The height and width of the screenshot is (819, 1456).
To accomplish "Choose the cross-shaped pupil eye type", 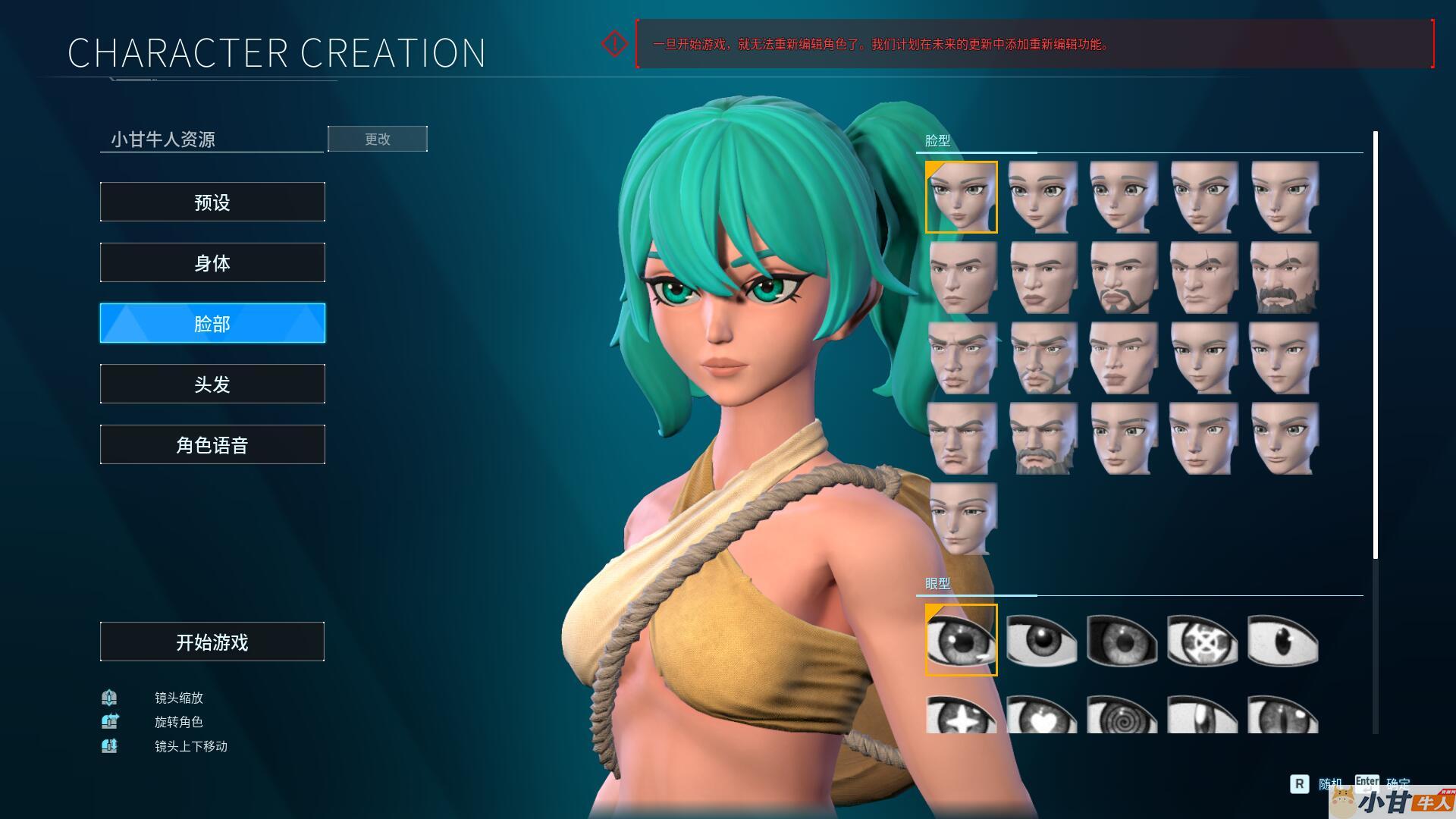I will click(x=961, y=714).
